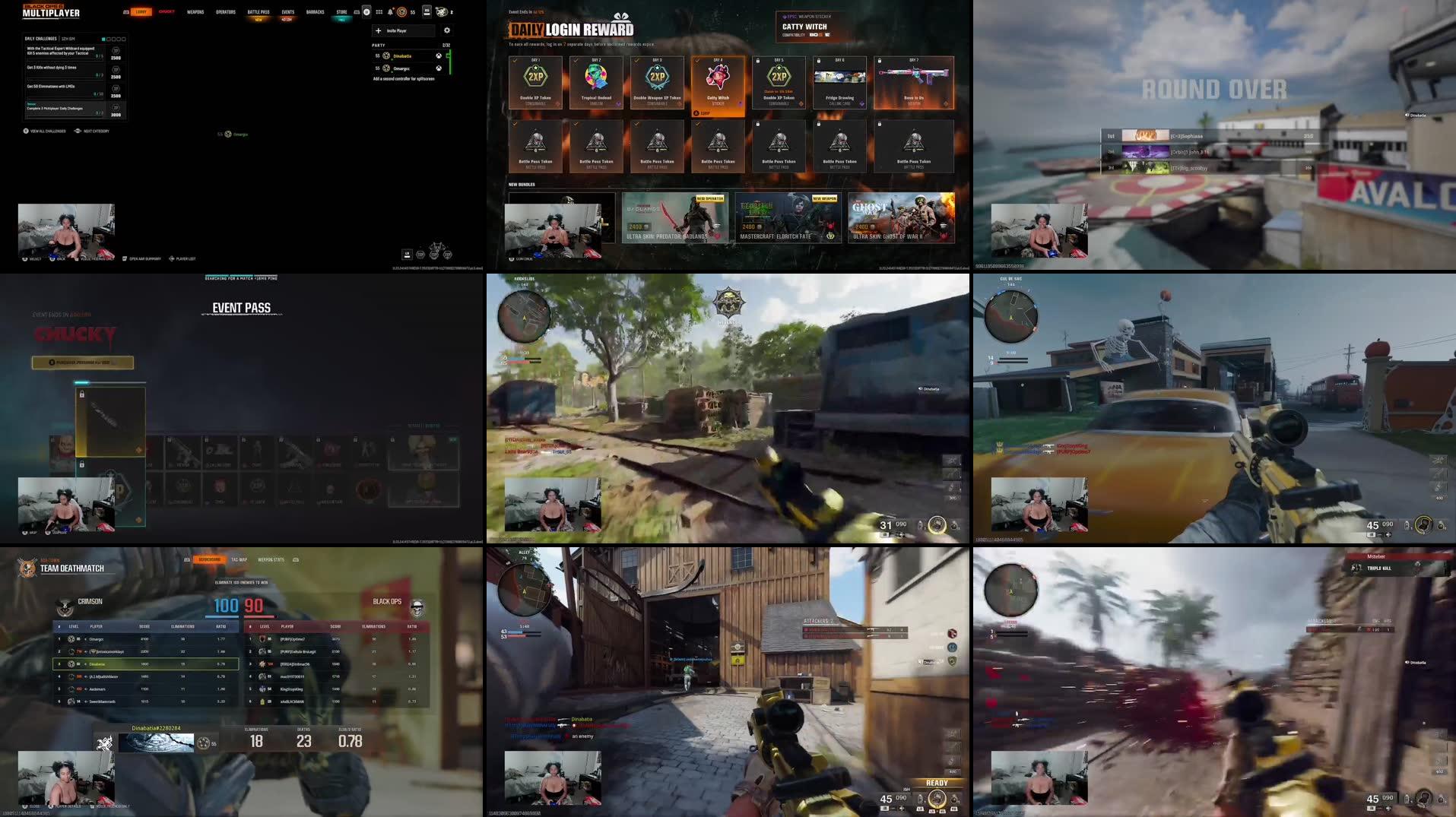Image resolution: width=1456 pixels, height=817 pixels.
Task: Click the gift icon on Daily Login Reward
Action: click(621, 17)
